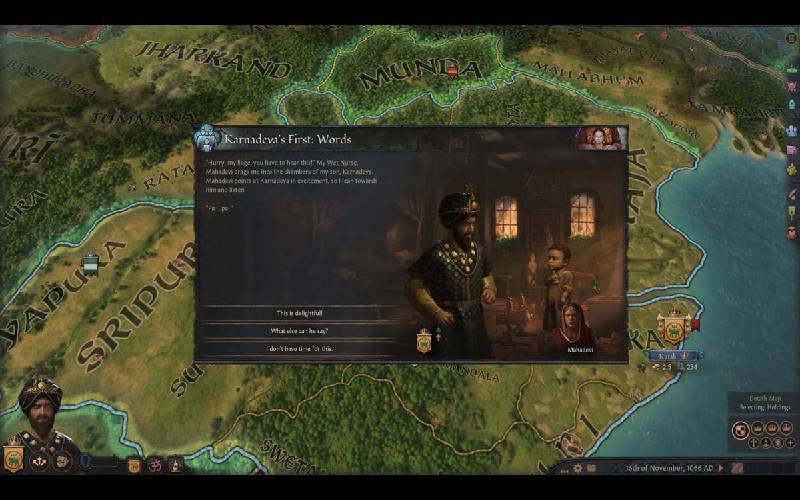Click the small coat of arms in event window
The height and width of the screenshot is (500, 800).
coord(423,341)
